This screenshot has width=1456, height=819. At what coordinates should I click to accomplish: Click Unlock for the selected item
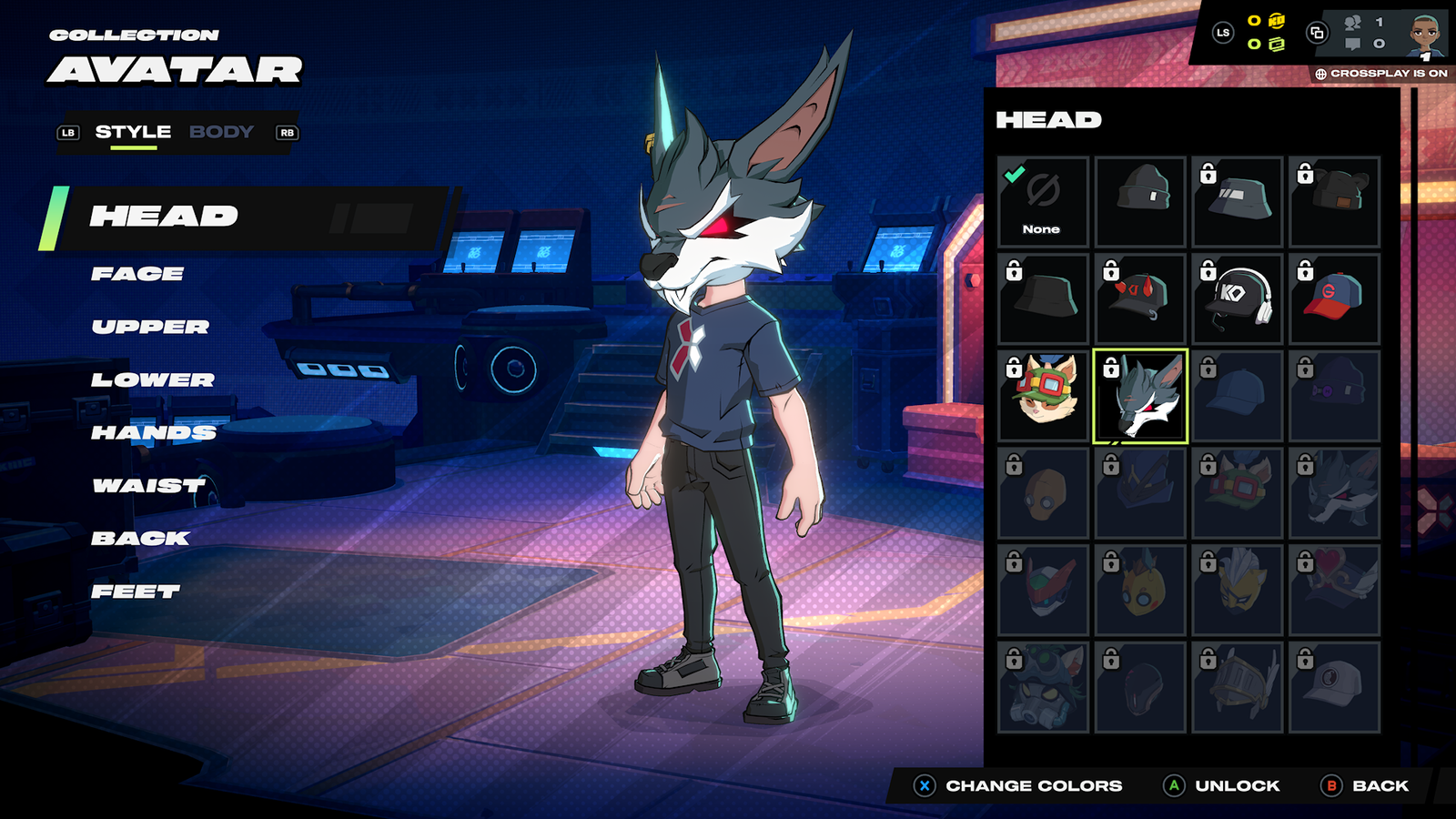(1222, 785)
